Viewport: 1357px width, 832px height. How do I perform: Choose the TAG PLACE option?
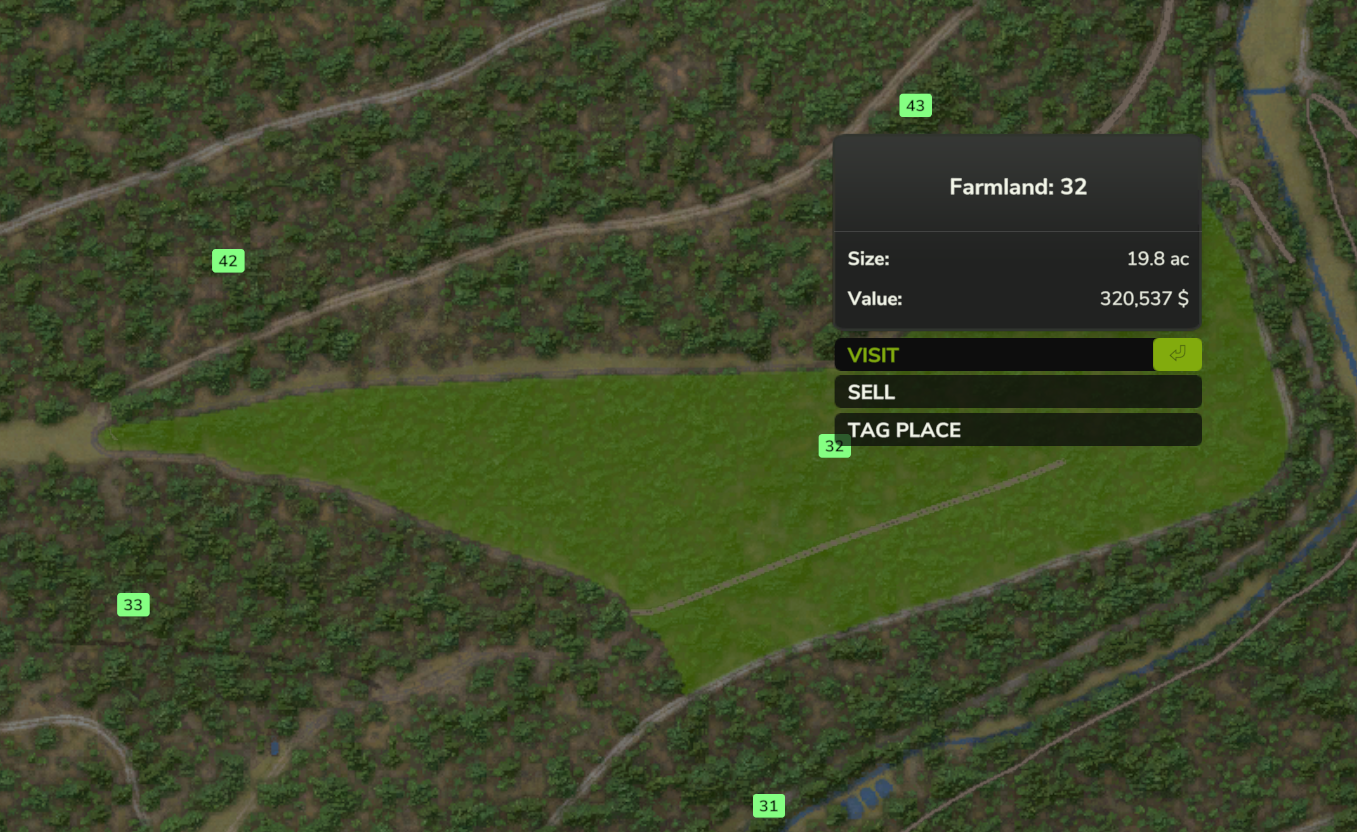pos(1017,430)
